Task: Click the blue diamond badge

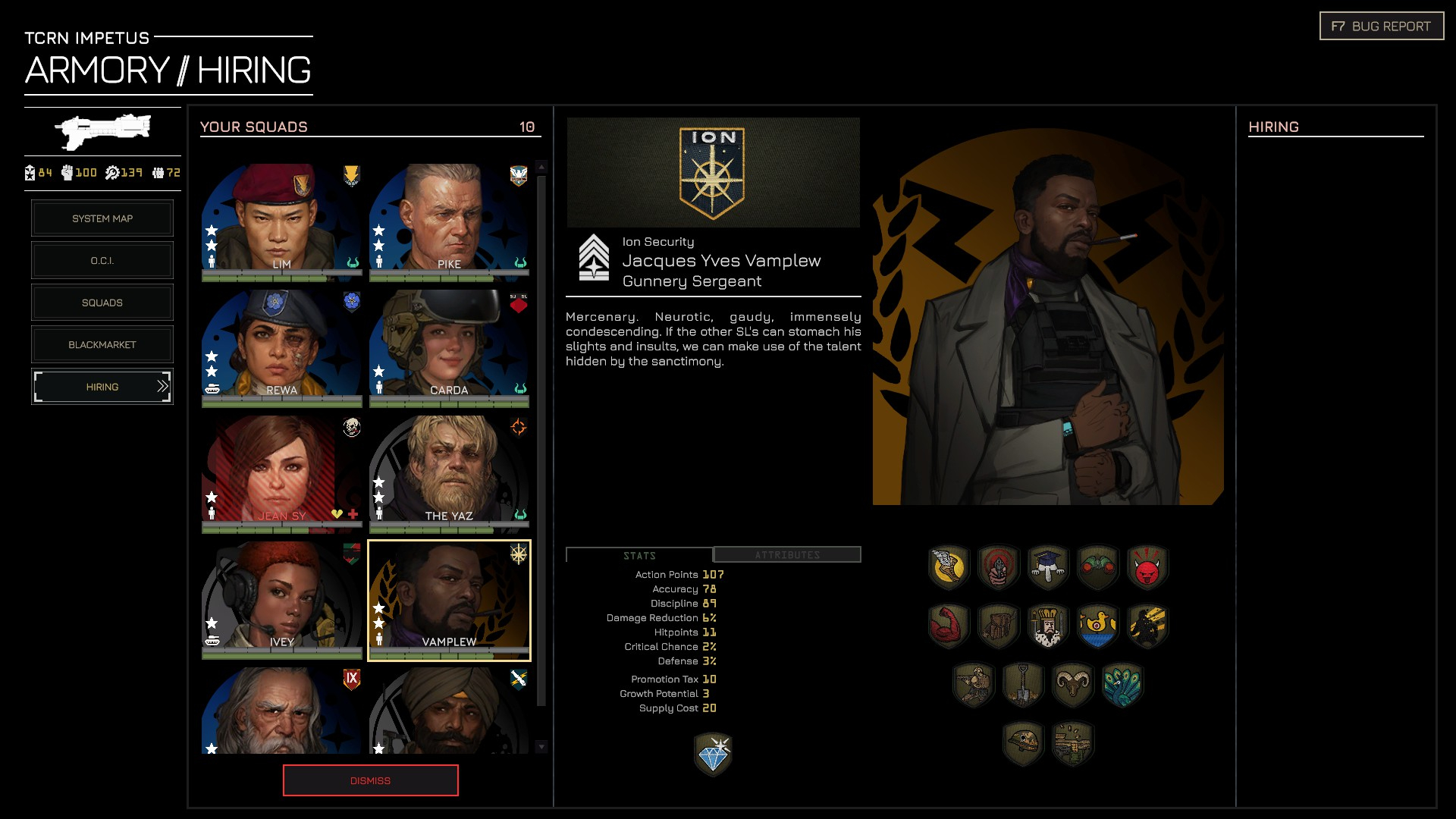Action: coord(713,755)
